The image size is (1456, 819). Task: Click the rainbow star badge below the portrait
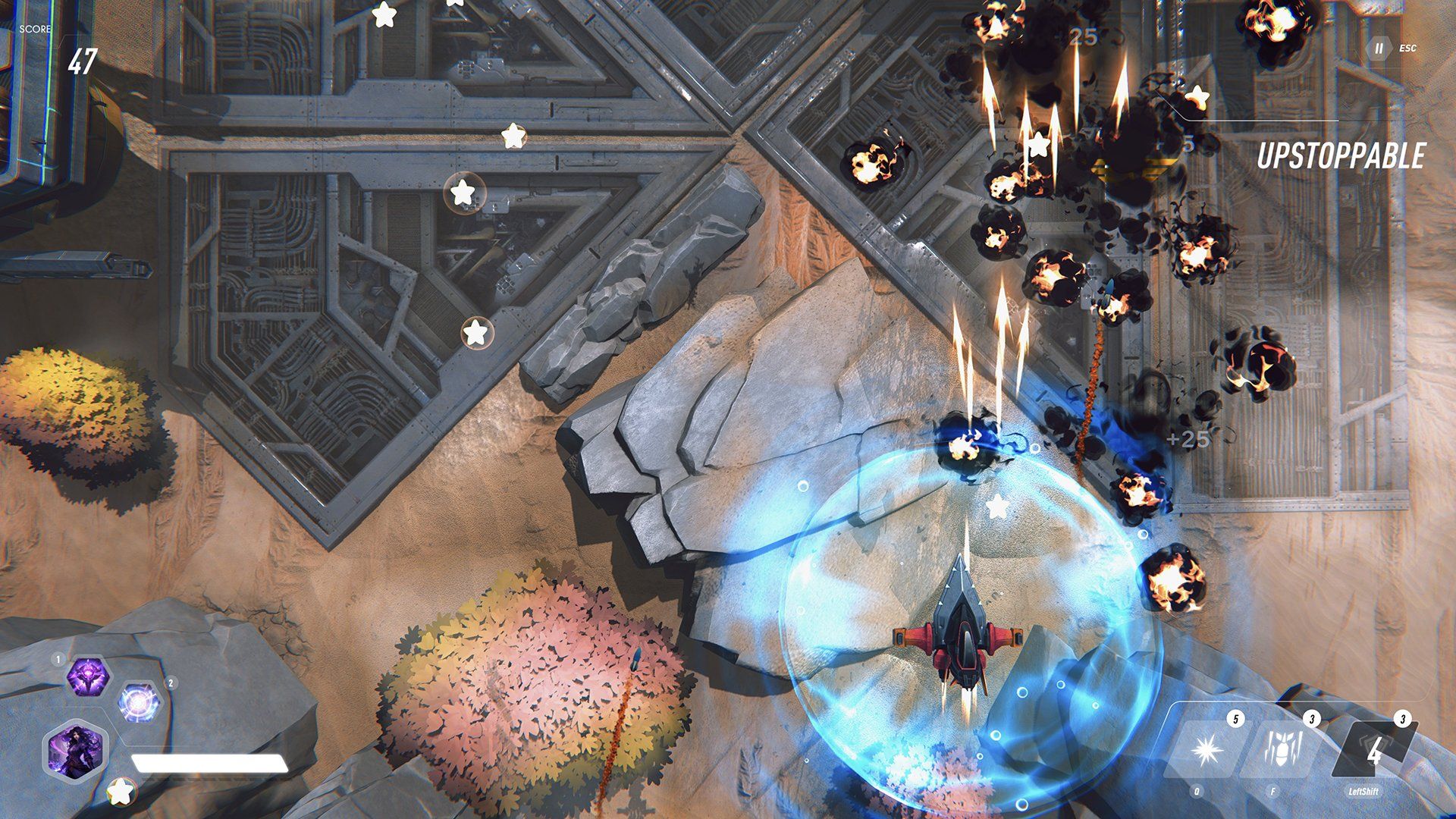click(122, 792)
